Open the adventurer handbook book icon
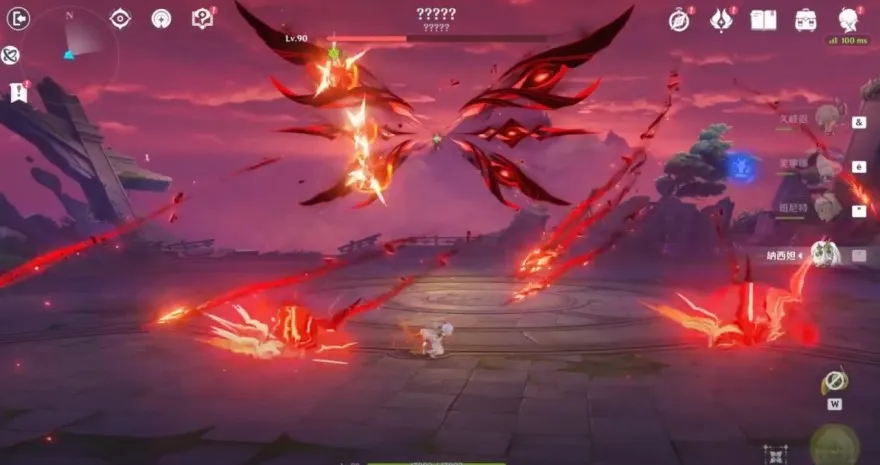The image size is (880, 465). click(x=764, y=19)
